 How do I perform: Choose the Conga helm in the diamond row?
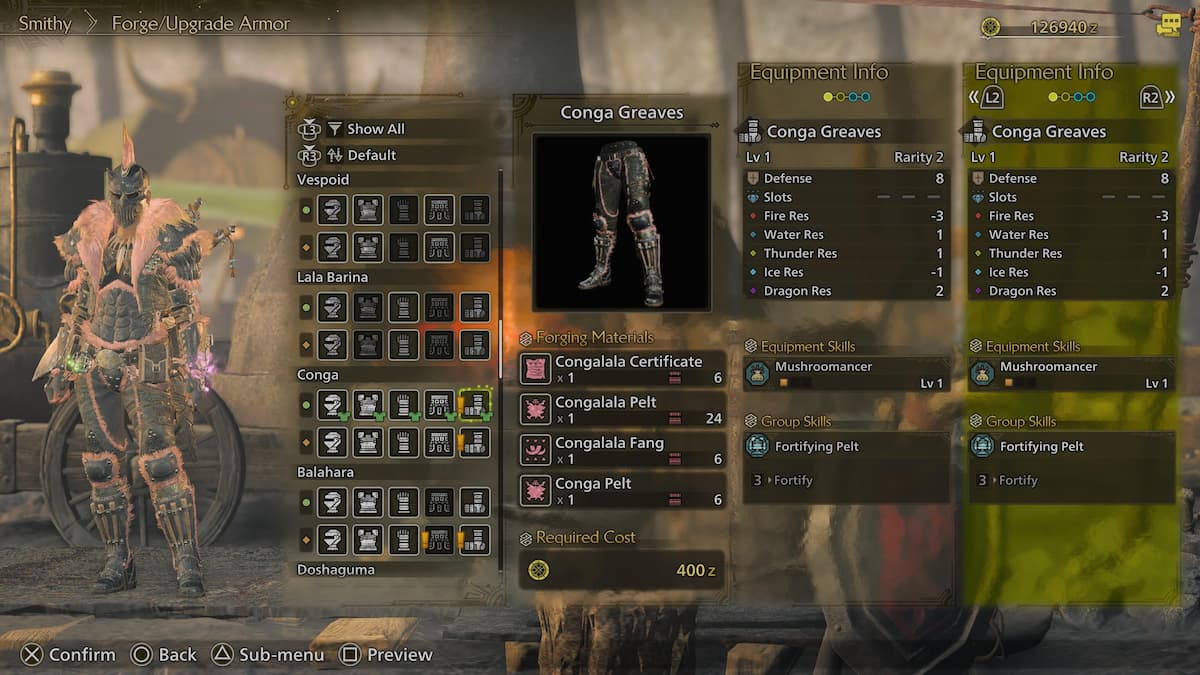pos(333,442)
